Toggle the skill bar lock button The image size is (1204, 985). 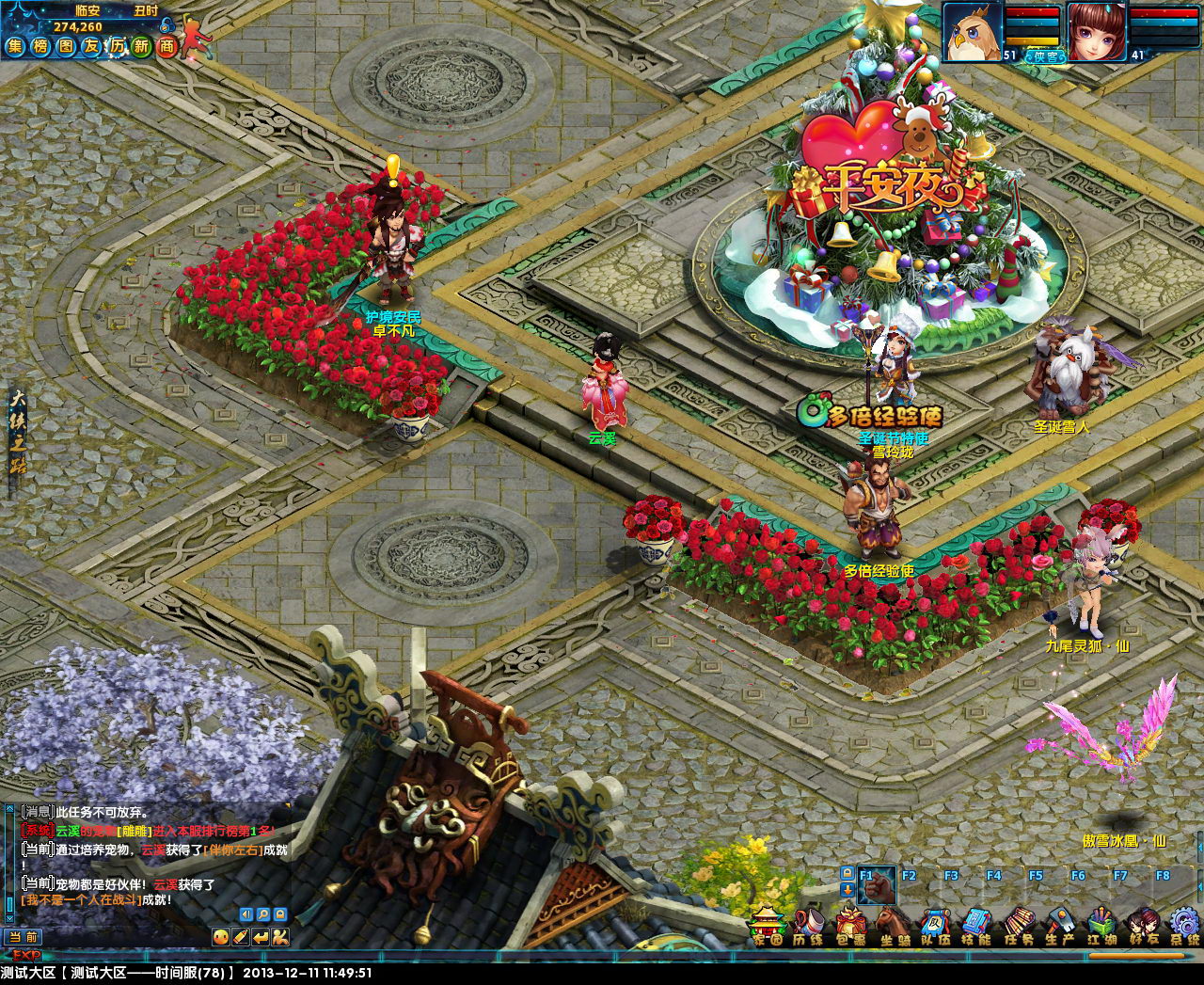click(847, 873)
